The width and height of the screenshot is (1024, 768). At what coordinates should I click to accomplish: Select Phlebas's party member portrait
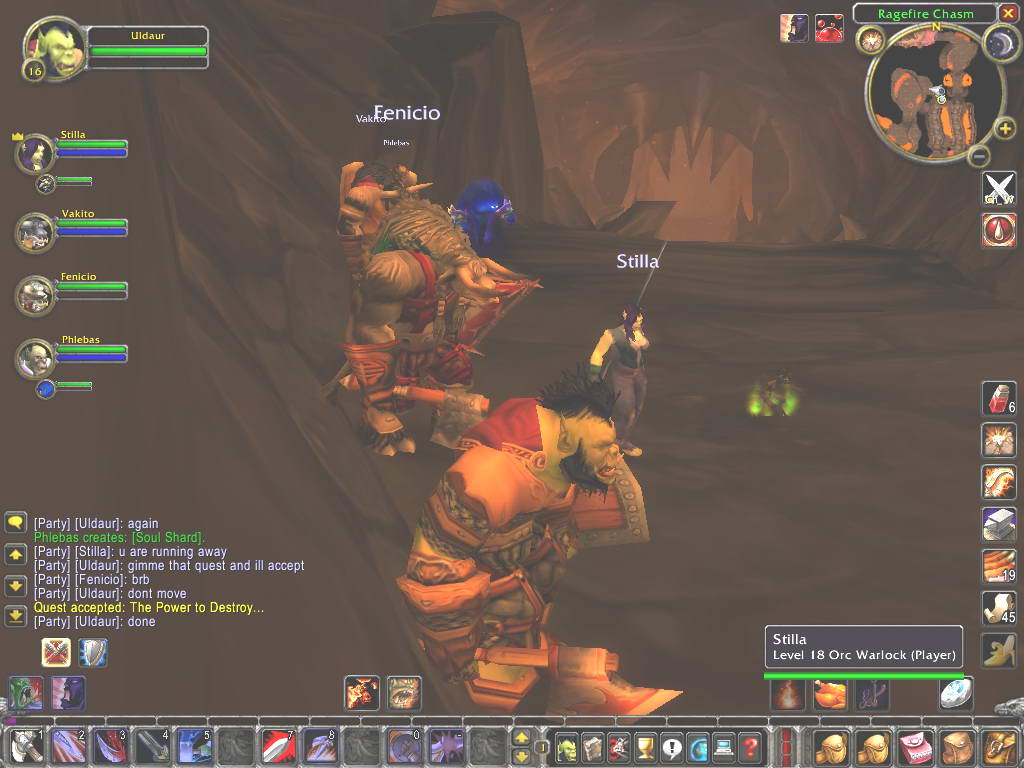pyautogui.click(x=34, y=359)
